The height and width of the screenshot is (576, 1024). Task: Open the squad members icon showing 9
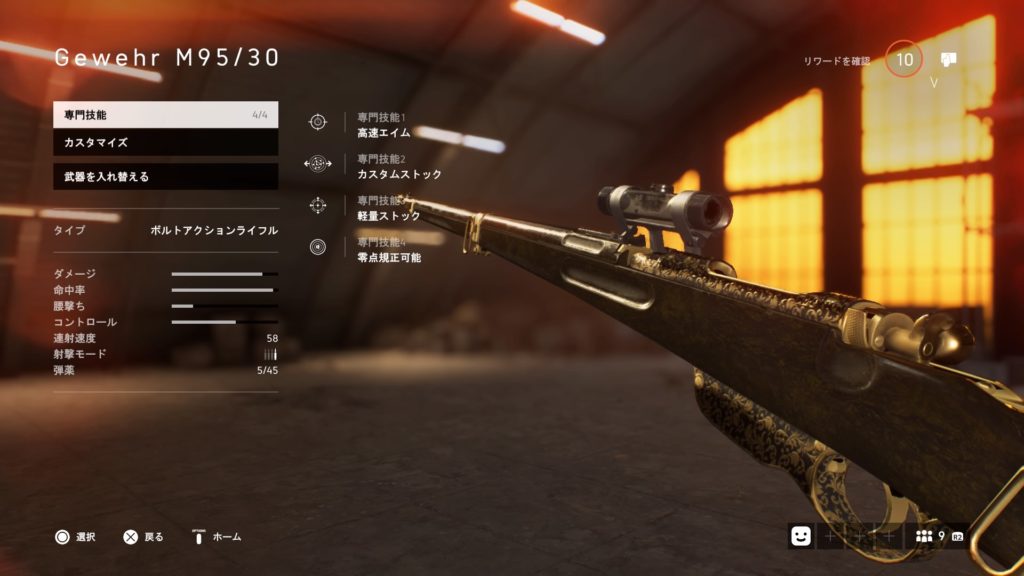[x=929, y=537]
